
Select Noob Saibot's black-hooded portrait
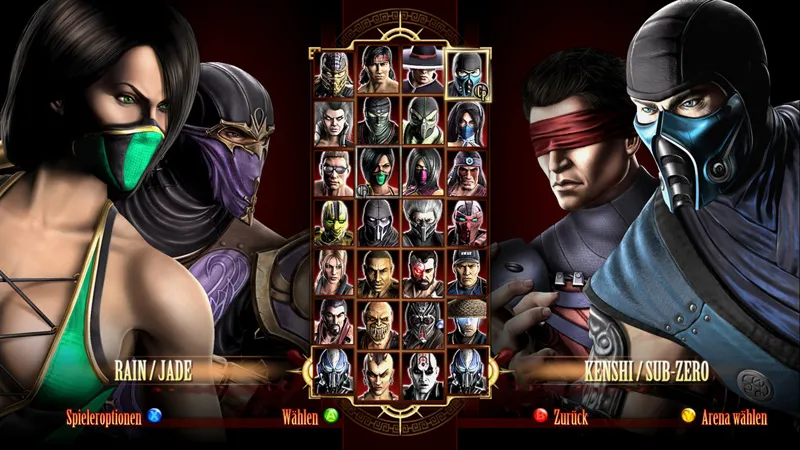[377, 224]
